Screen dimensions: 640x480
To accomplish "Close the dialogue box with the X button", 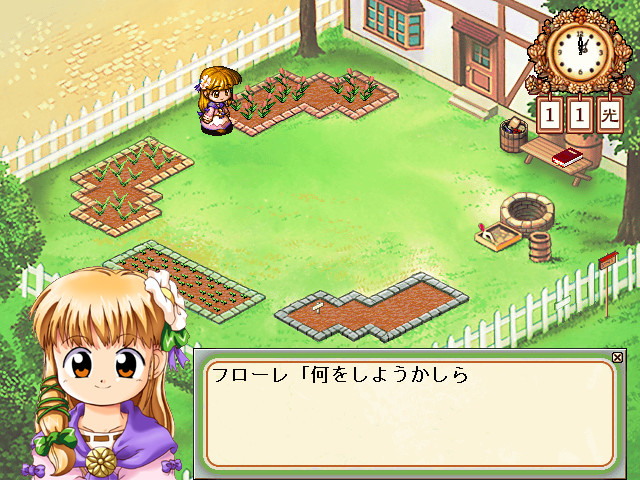I will (x=617, y=357).
